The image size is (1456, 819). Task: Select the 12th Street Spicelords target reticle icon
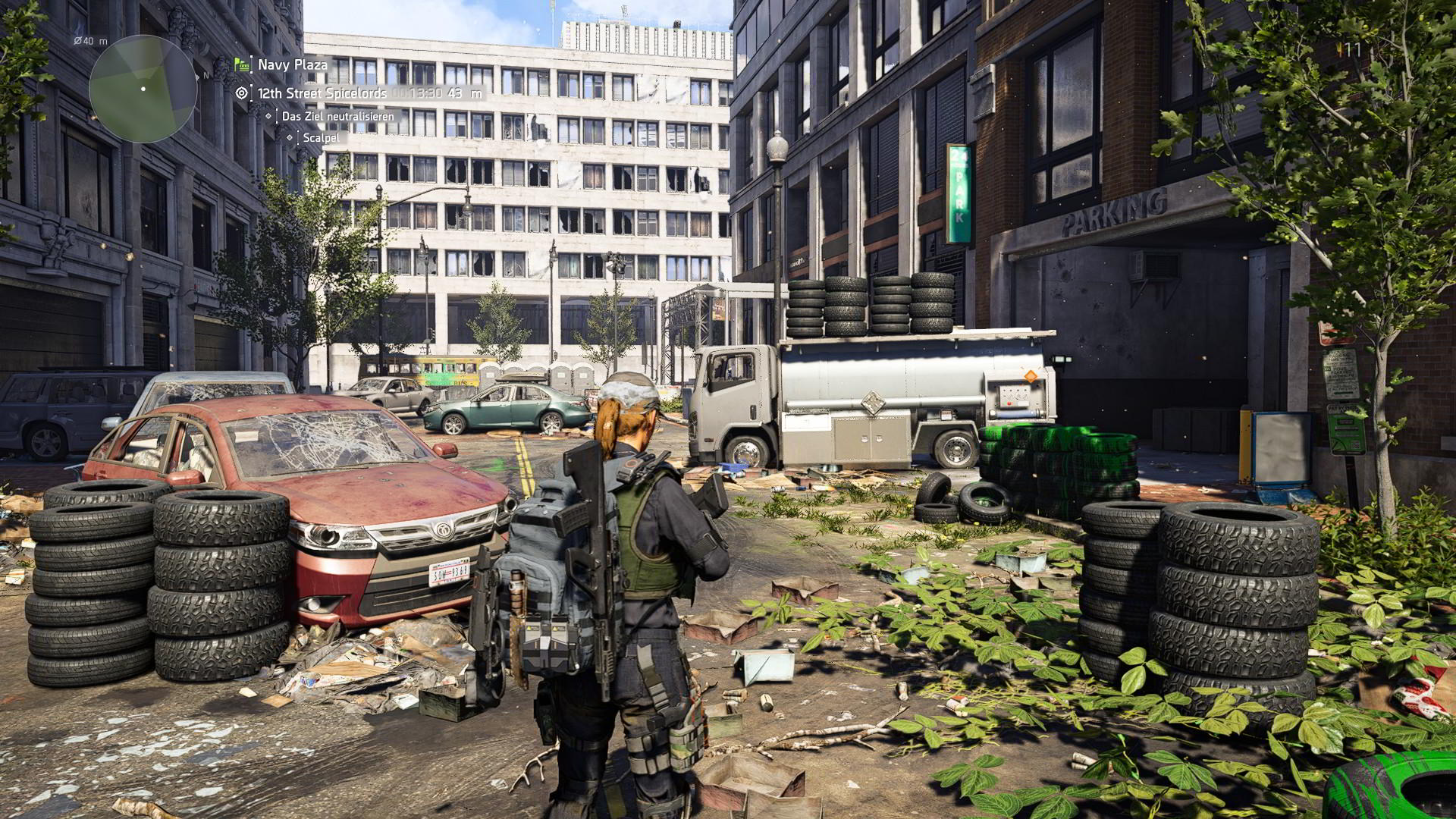click(x=241, y=93)
